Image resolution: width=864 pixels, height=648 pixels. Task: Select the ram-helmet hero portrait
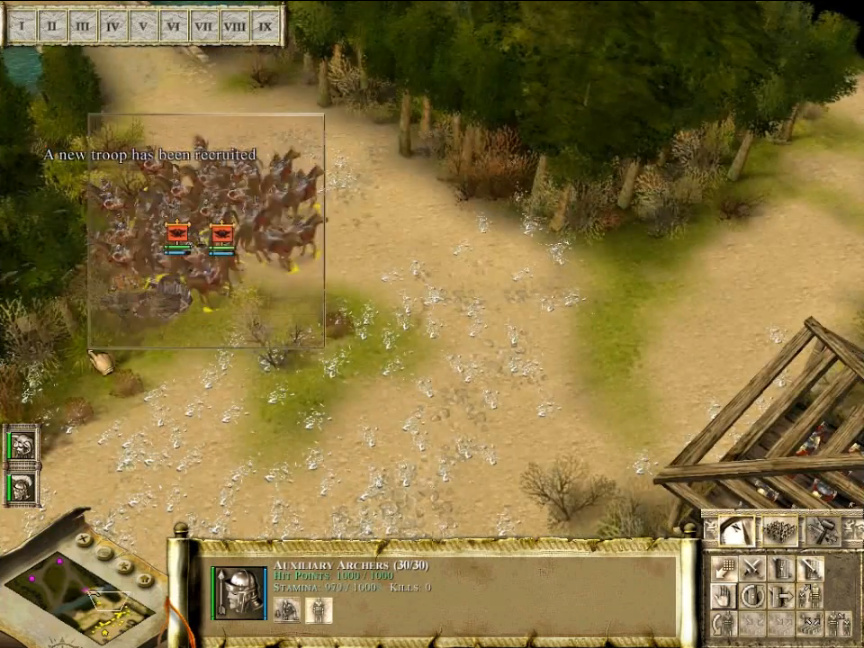(x=22, y=445)
